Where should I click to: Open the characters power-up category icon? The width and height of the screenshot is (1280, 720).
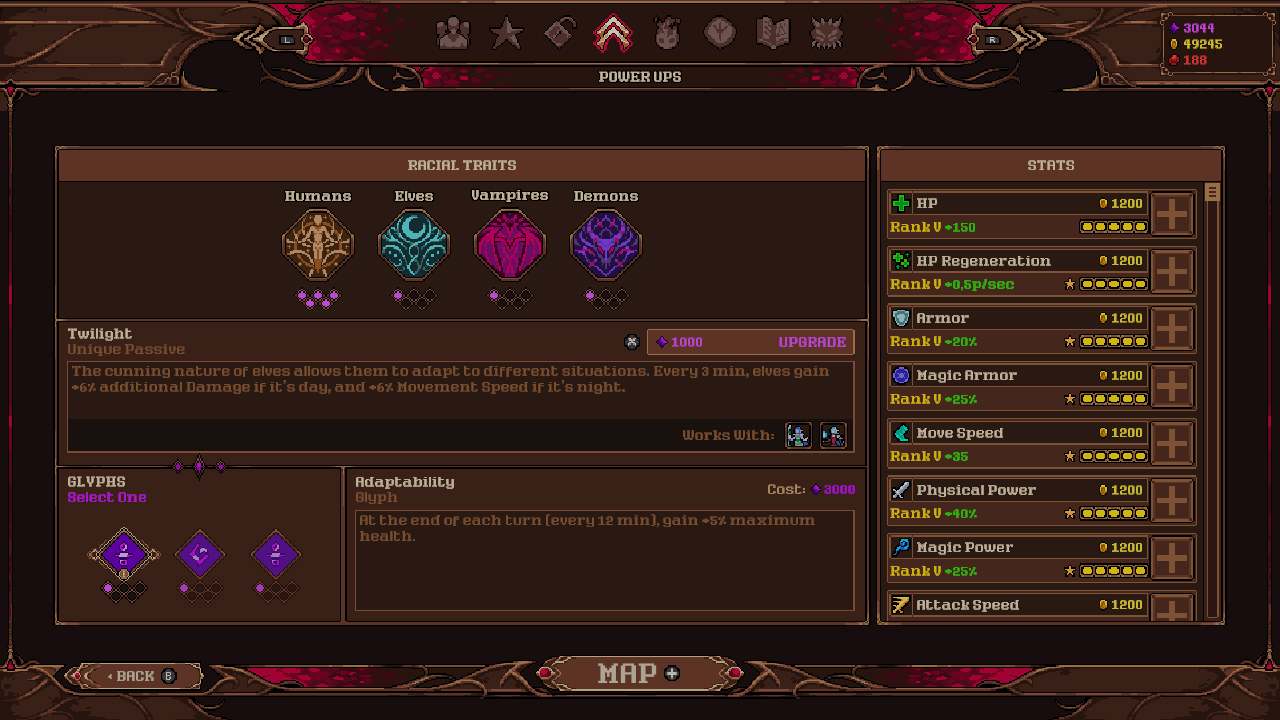tap(453, 32)
